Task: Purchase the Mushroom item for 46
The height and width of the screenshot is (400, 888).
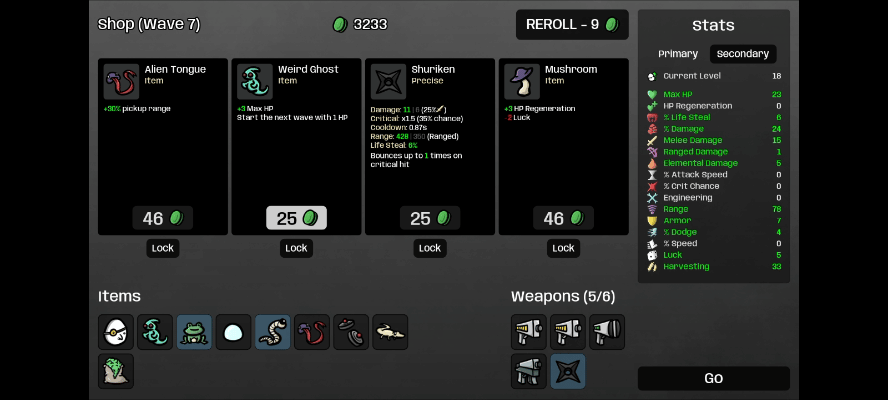Action: tap(564, 218)
